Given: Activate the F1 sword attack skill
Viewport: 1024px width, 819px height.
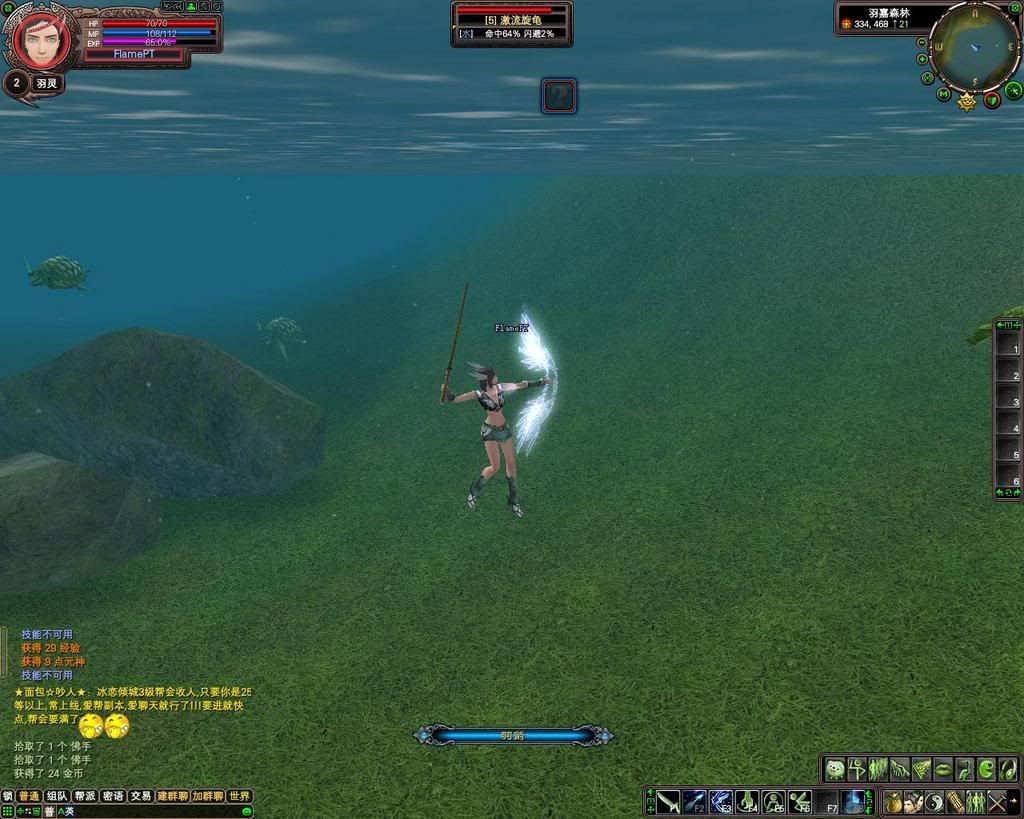Looking at the screenshot, I should click(669, 801).
